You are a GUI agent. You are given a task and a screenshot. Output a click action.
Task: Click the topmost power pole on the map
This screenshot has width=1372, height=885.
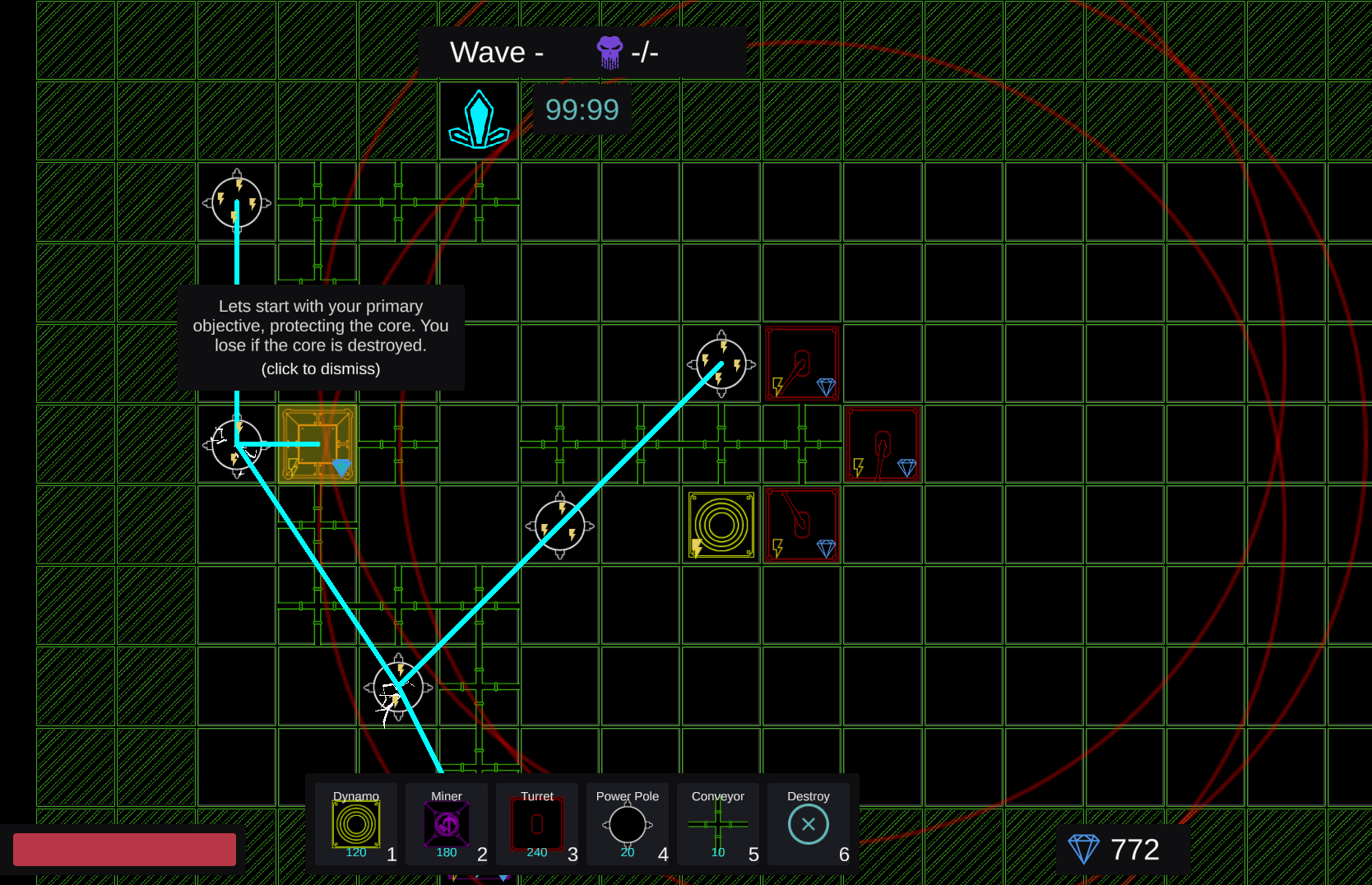coord(237,202)
